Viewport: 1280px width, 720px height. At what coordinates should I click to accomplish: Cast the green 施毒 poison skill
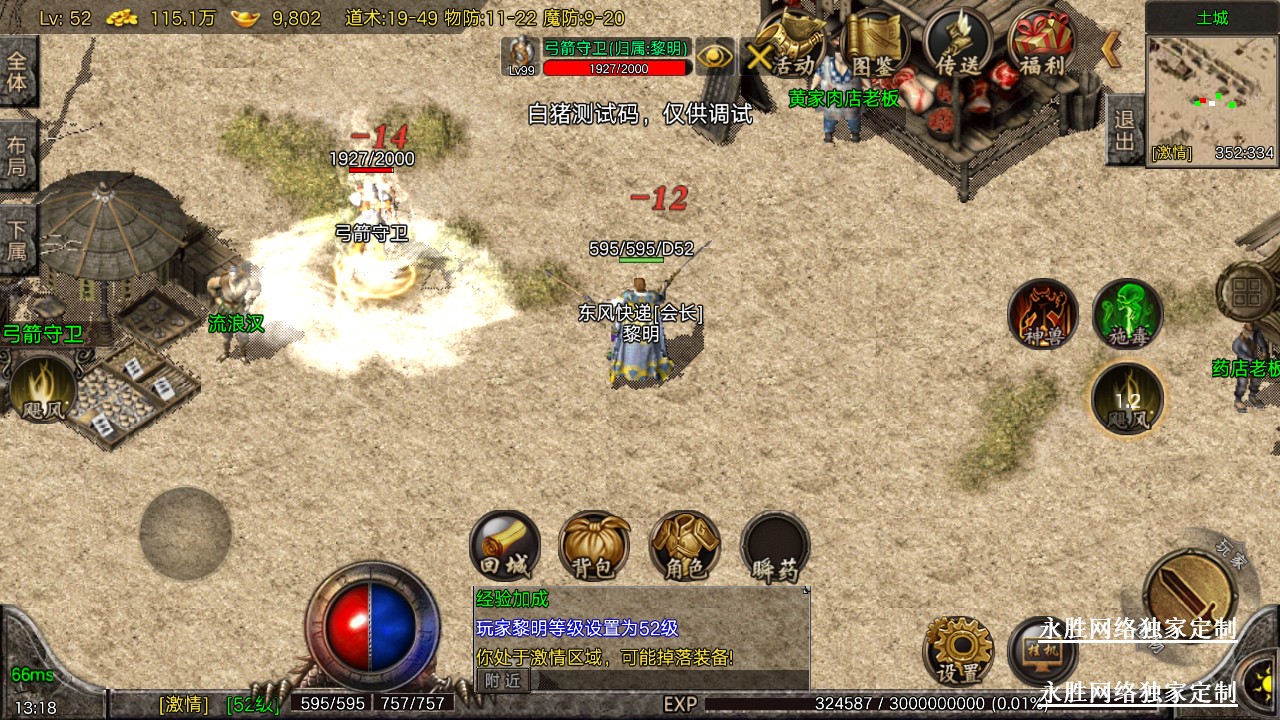[x=1128, y=315]
